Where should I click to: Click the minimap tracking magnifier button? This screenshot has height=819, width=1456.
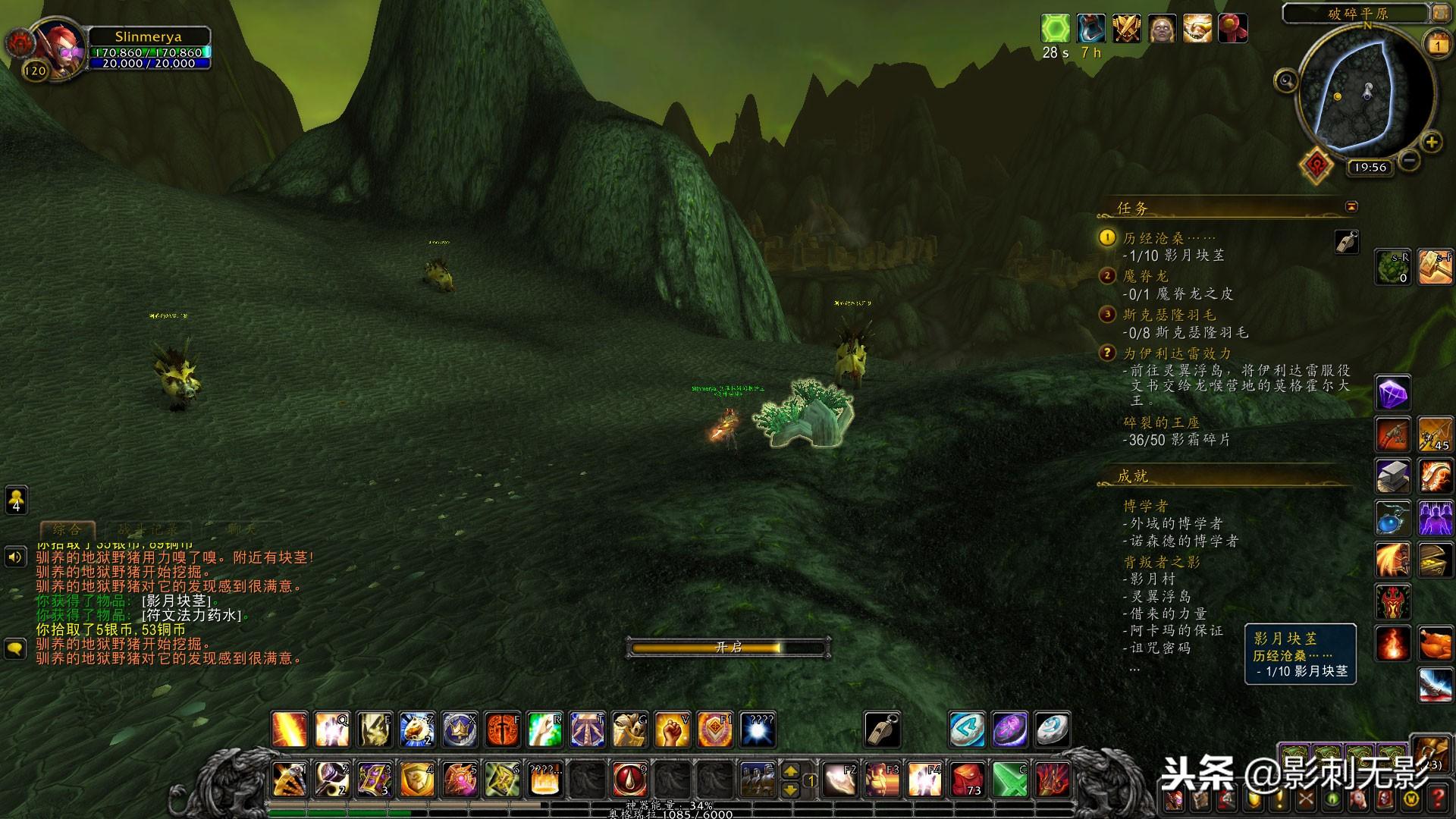point(1286,80)
